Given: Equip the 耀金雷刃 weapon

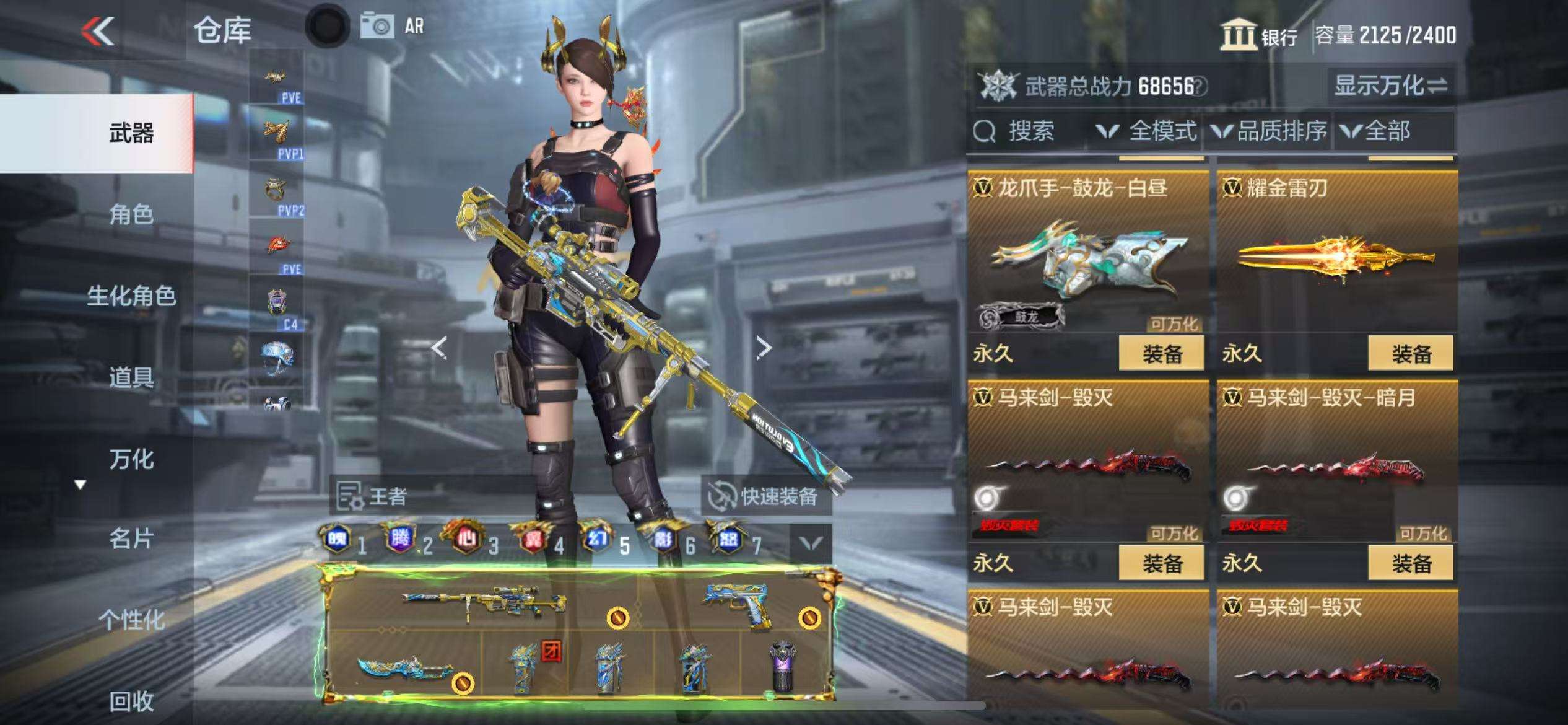Looking at the screenshot, I should [x=1411, y=354].
